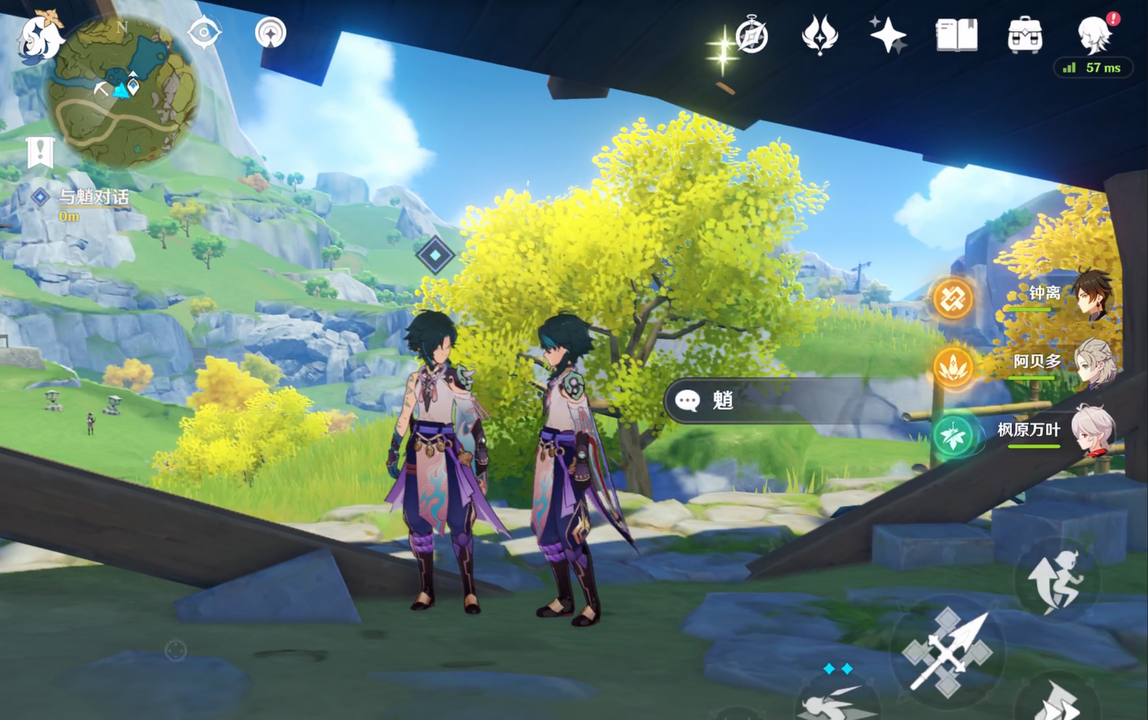Open the wish star icon
The image size is (1148, 721).
(887, 36)
